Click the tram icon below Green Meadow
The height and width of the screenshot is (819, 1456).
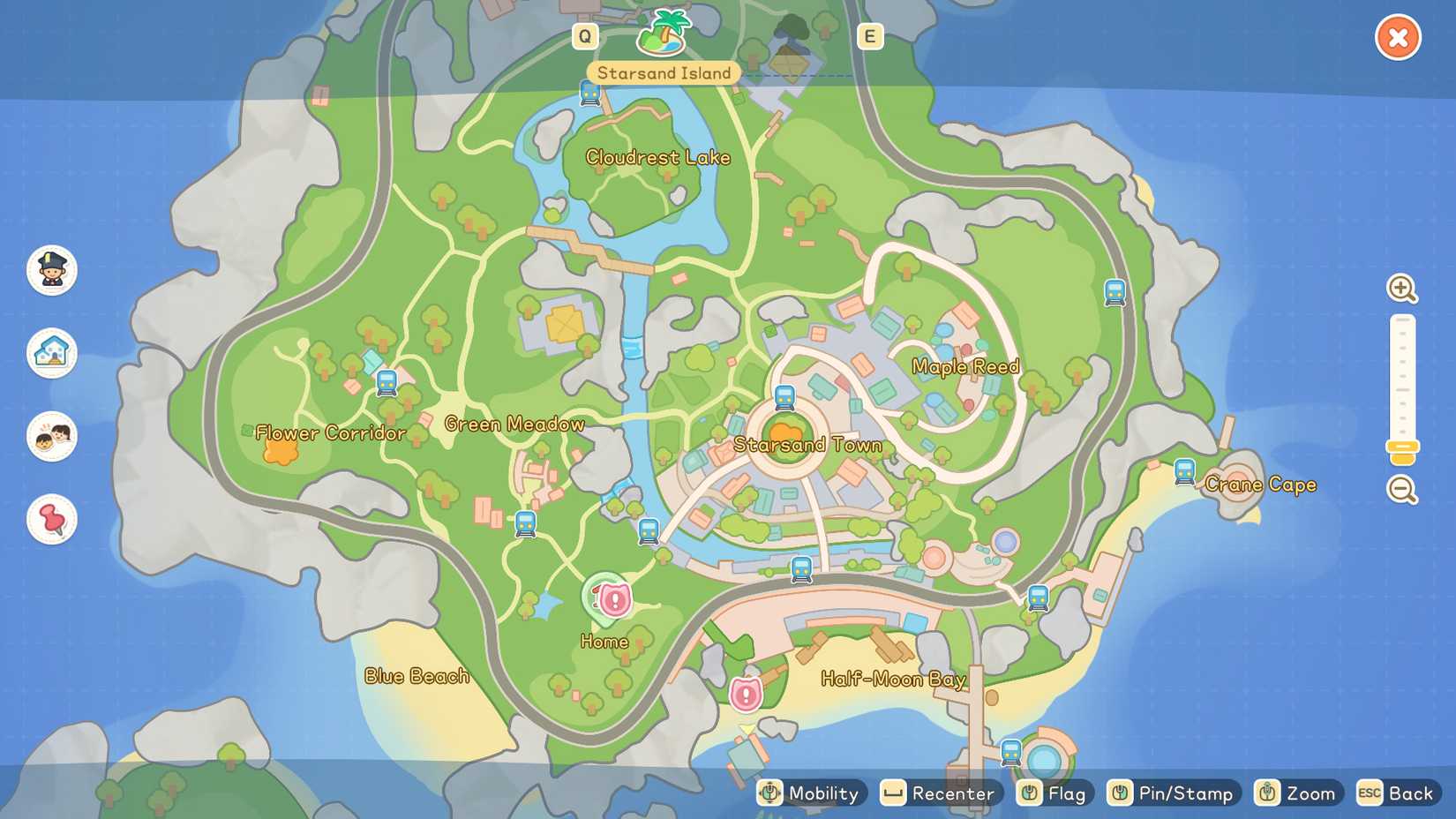coord(524,522)
